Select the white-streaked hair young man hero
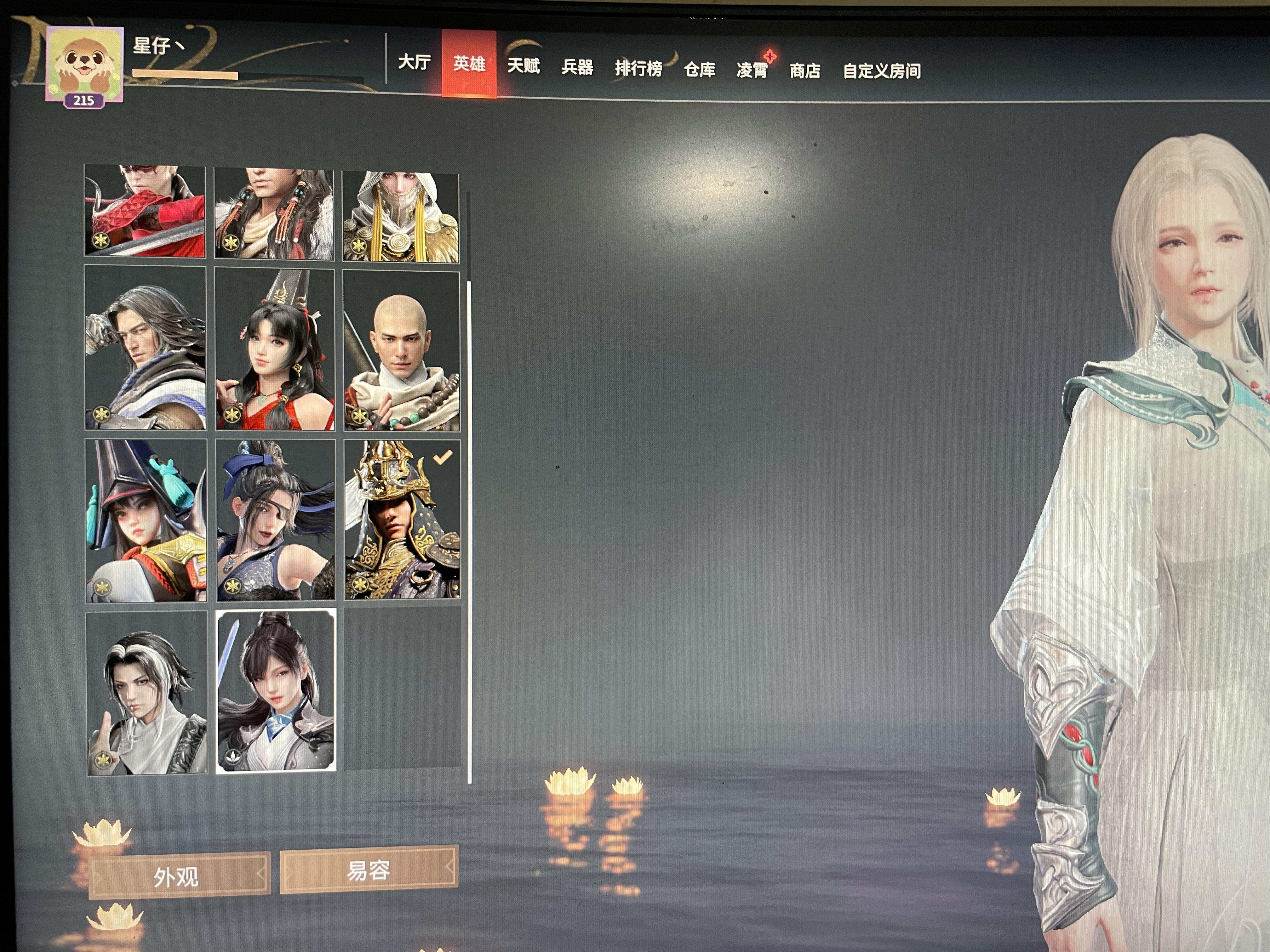Image resolution: width=1270 pixels, height=952 pixels. (x=146, y=693)
